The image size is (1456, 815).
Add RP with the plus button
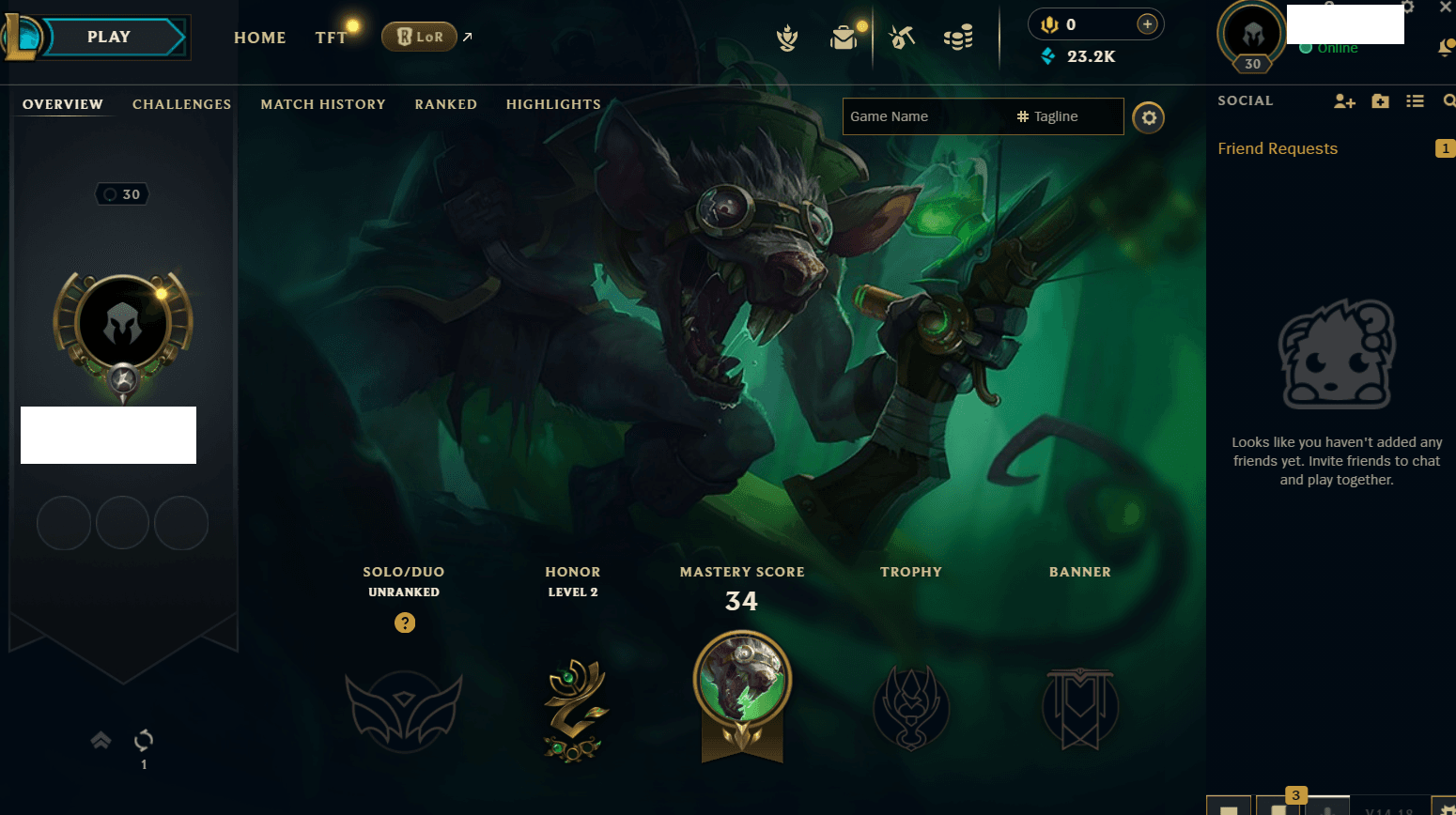pyautogui.click(x=1147, y=24)
